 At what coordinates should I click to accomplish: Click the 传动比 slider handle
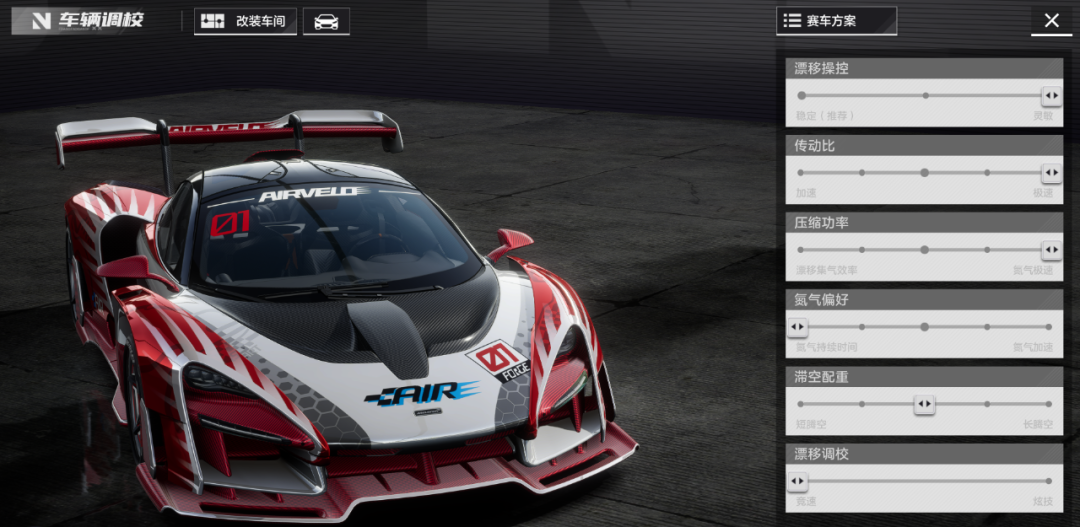(1051, 173)
